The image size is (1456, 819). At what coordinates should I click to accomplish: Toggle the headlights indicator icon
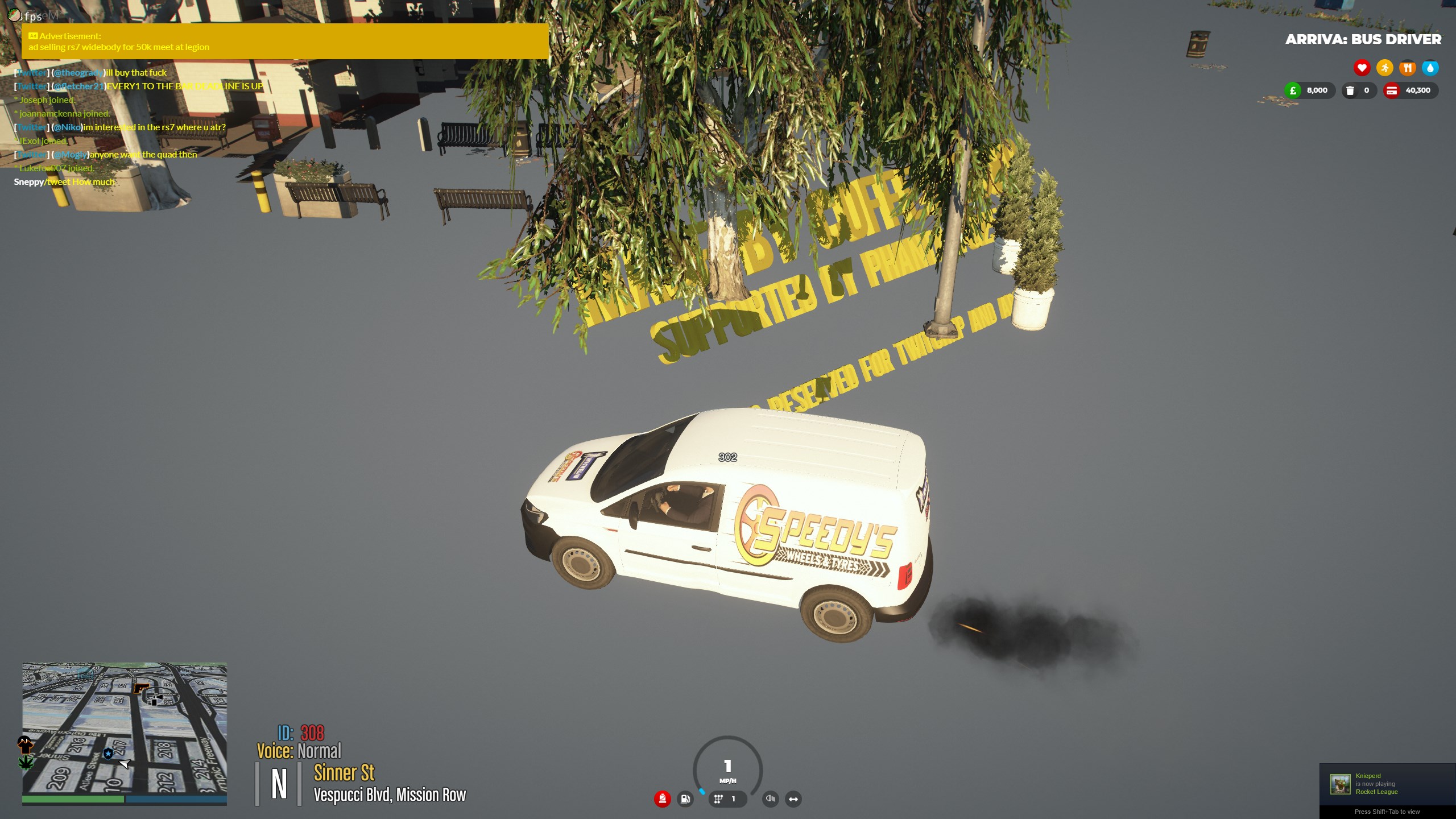(x=771, y=799)
